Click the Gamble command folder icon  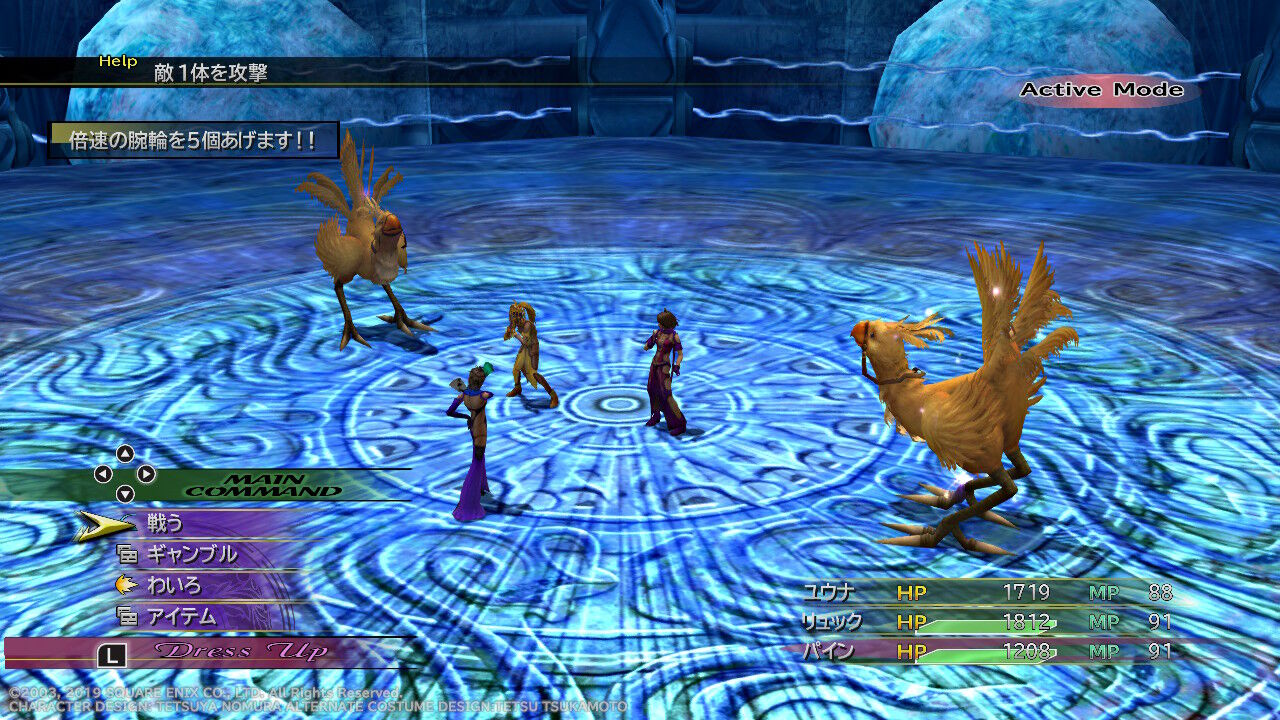coord(128,555)
